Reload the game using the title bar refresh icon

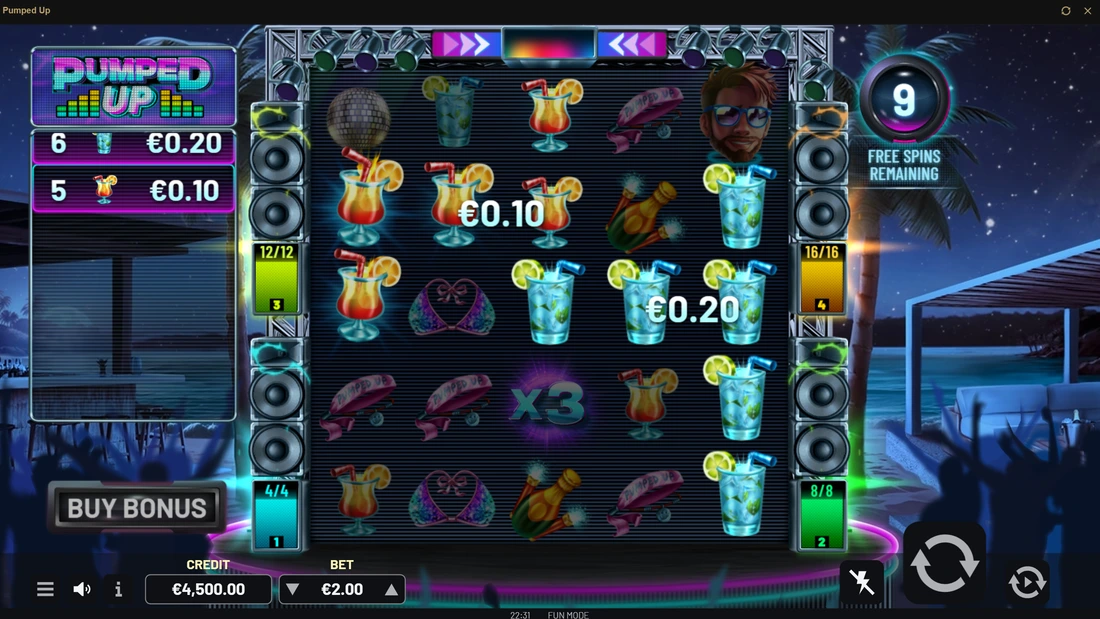(1066, 11)
